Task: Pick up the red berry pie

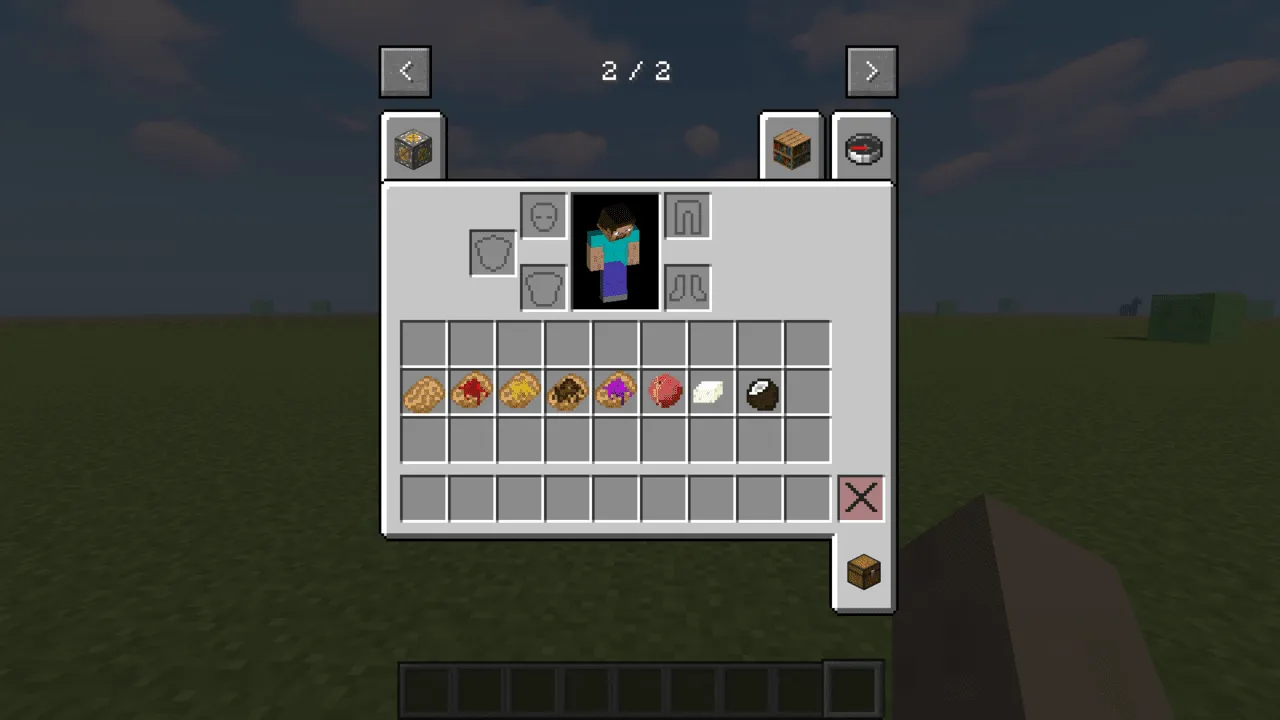Action: [471, 391]
